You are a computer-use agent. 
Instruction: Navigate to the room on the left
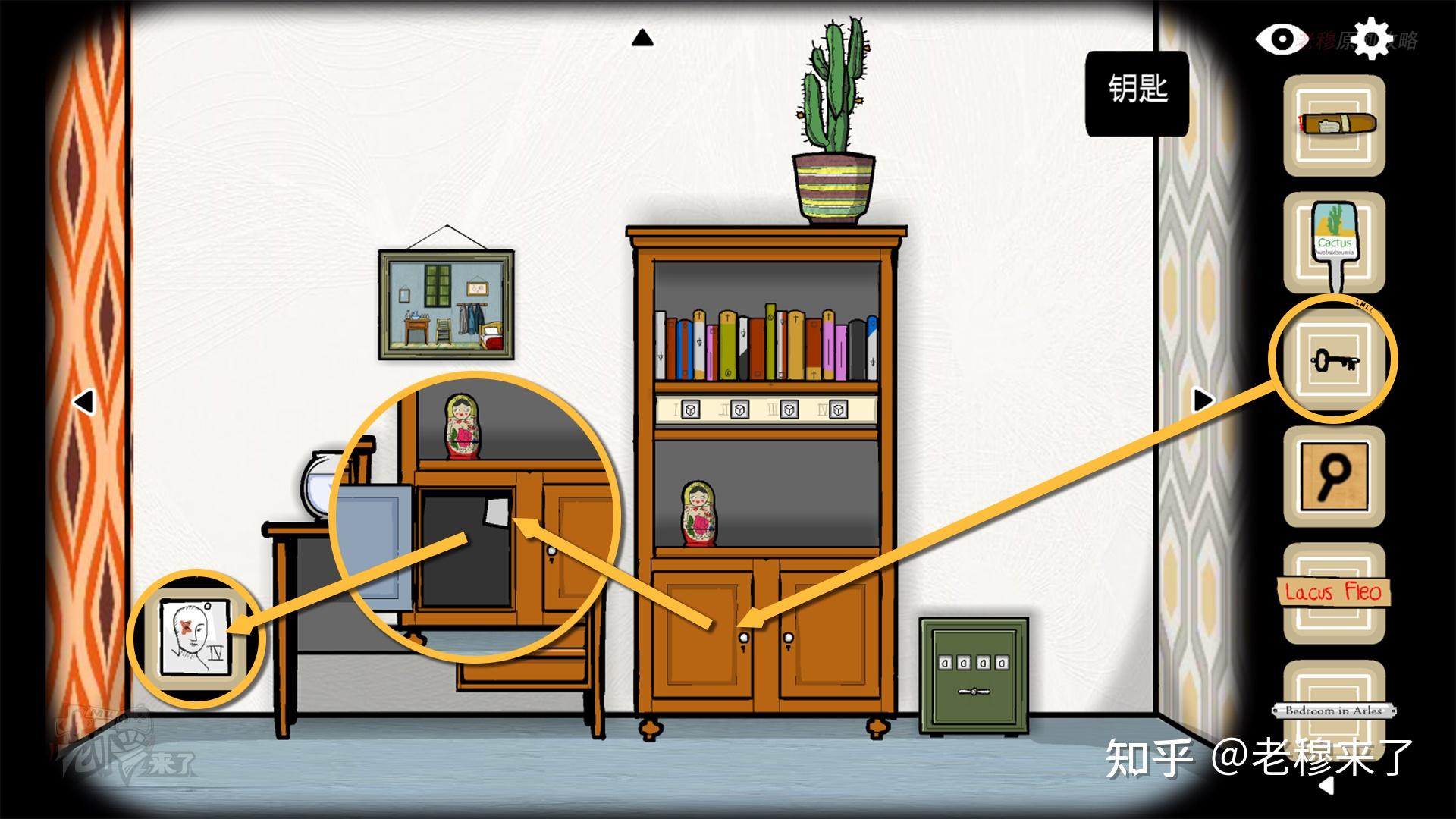click(83, 401)
